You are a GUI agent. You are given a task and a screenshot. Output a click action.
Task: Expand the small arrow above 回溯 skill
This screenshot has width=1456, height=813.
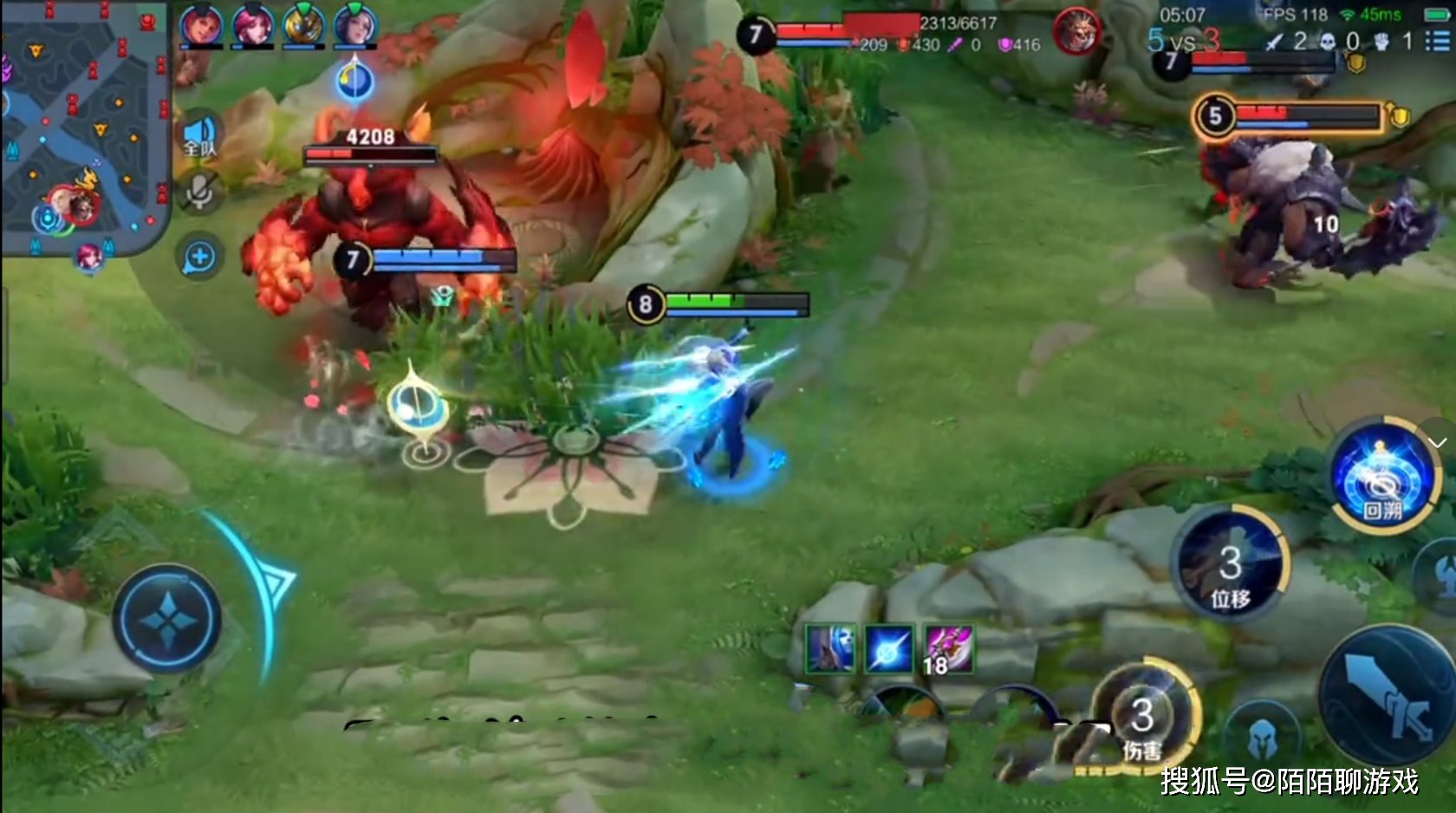1438,442
